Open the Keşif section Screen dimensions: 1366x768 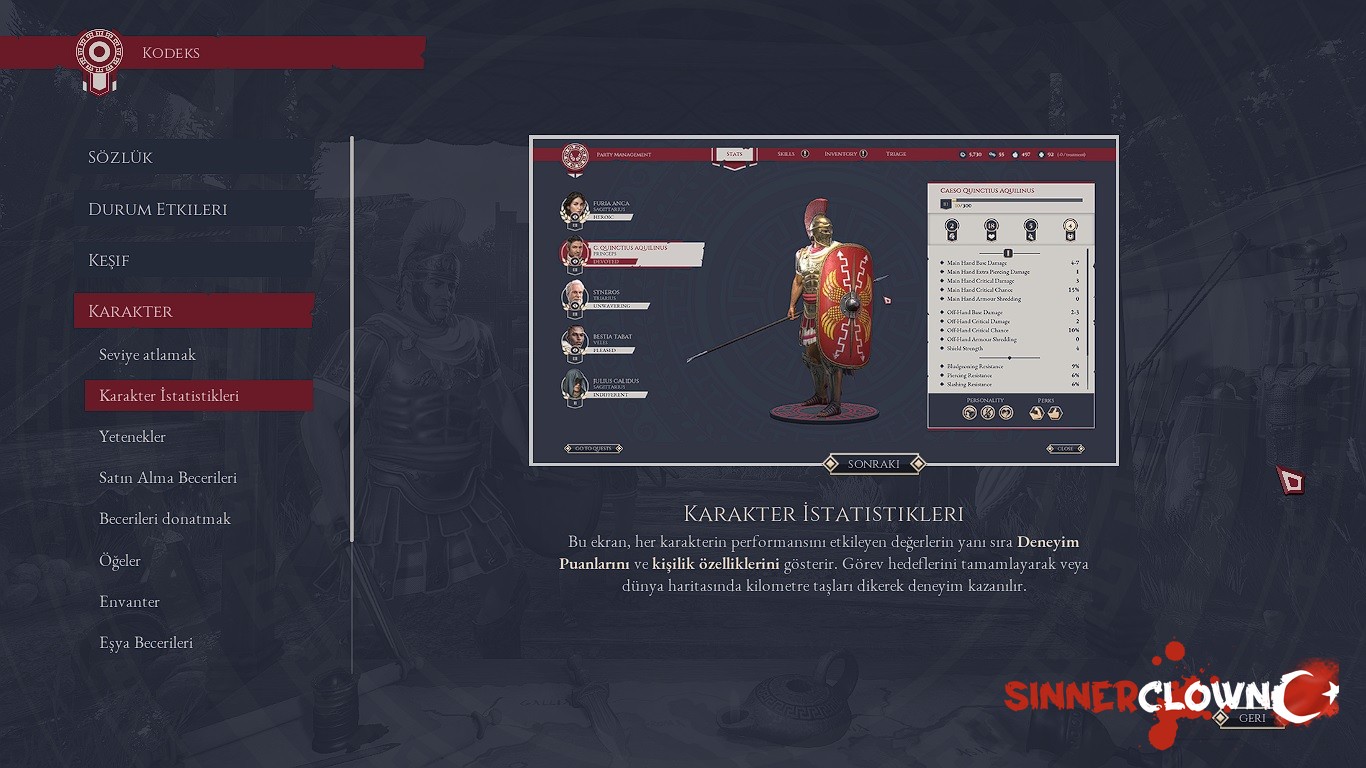point(109,260)
